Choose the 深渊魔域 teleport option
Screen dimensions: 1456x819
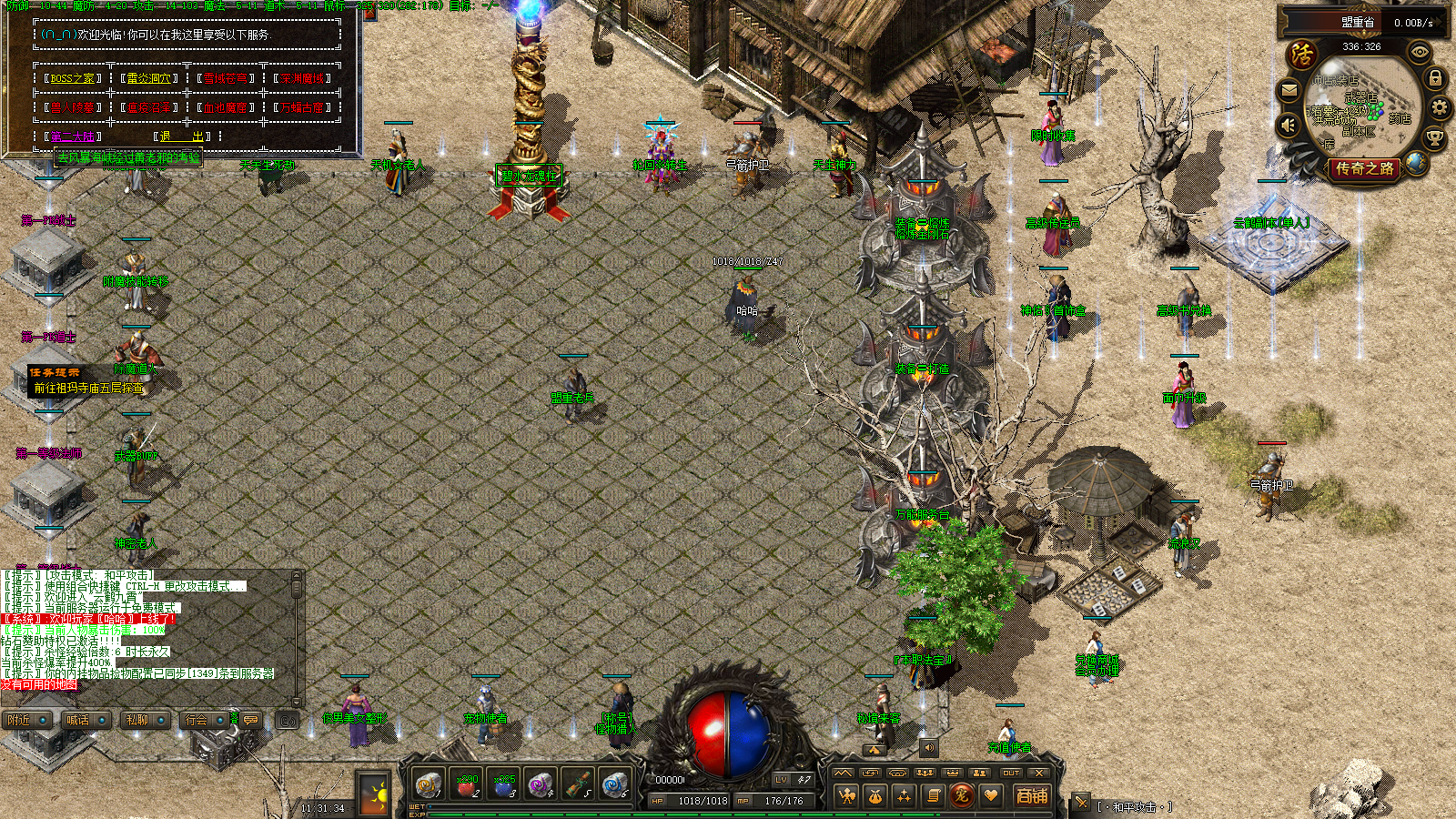(x=302, y=78)
